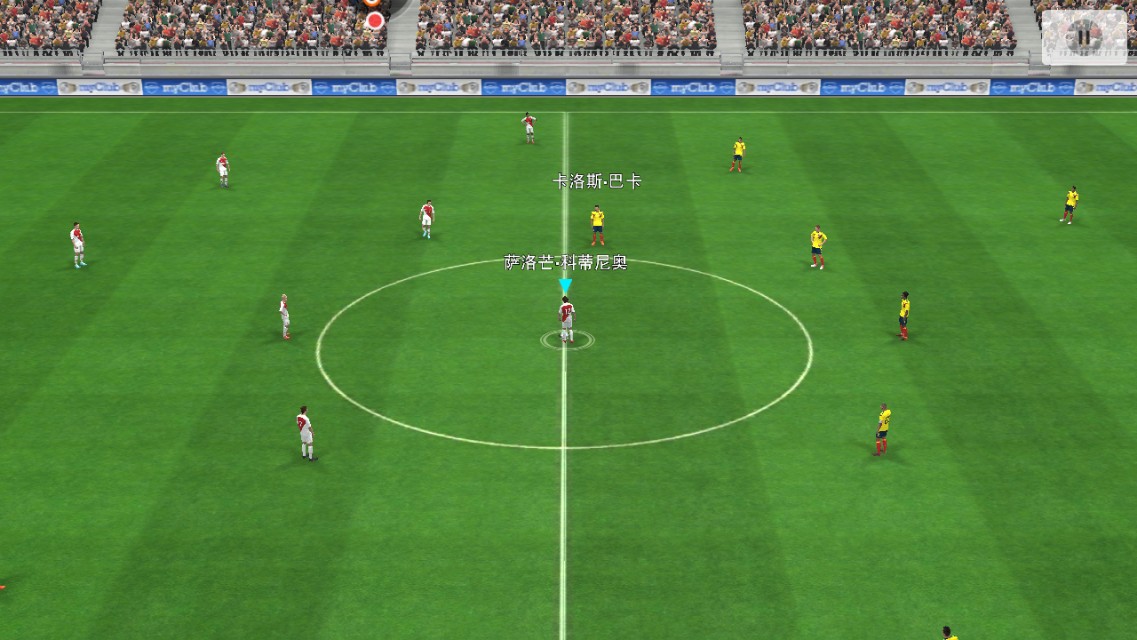Pause the match with the pause button

point(1083,37)
